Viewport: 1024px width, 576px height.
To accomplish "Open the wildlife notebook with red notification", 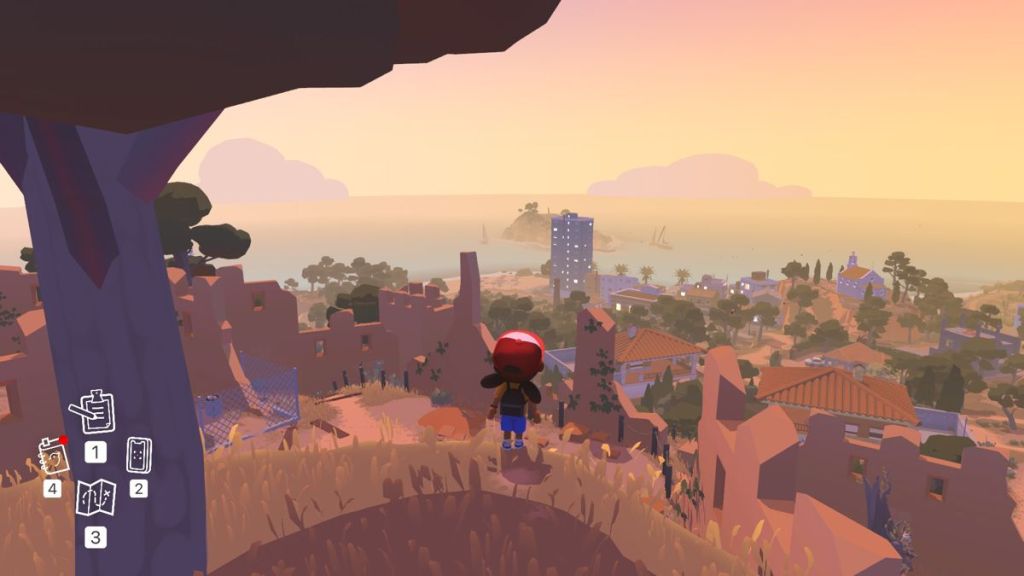I will coord(54,455).
